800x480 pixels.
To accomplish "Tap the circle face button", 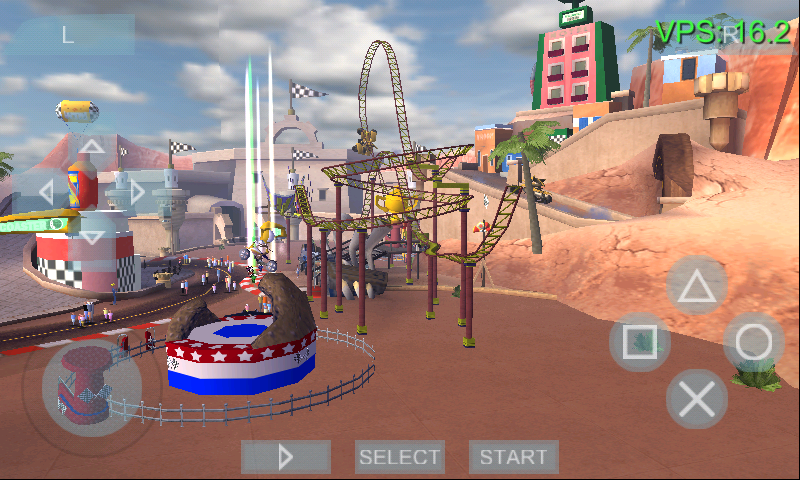I will 753,342.
